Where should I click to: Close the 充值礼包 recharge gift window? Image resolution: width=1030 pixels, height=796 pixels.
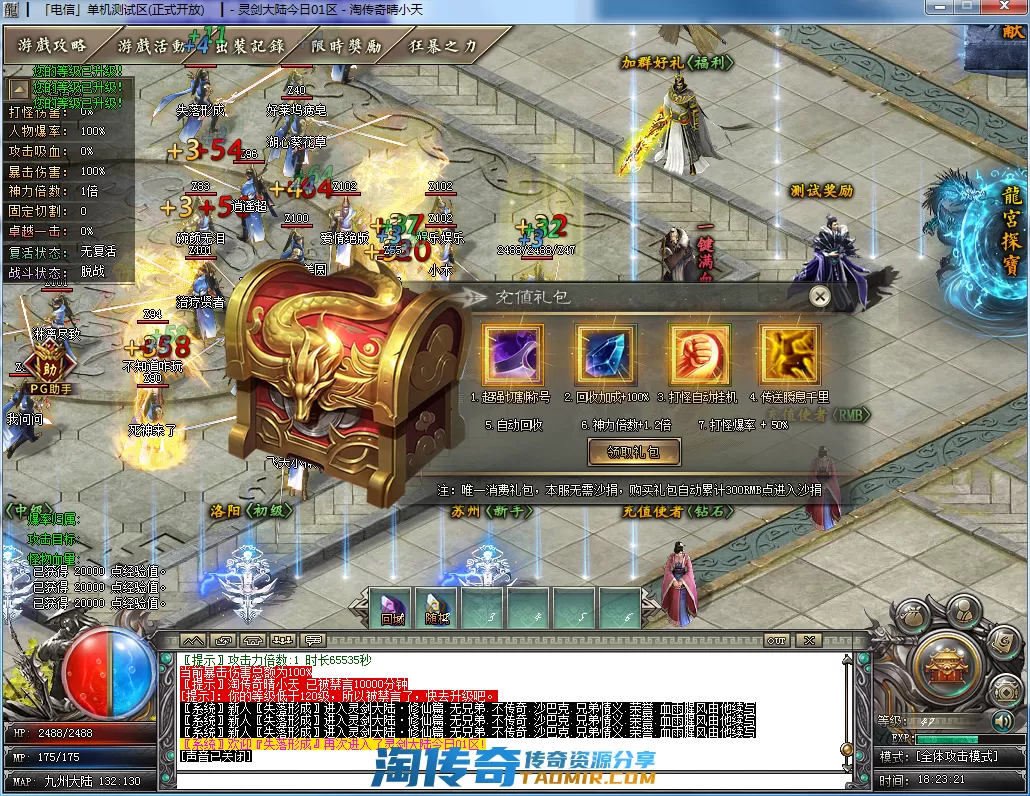(819, 296)
